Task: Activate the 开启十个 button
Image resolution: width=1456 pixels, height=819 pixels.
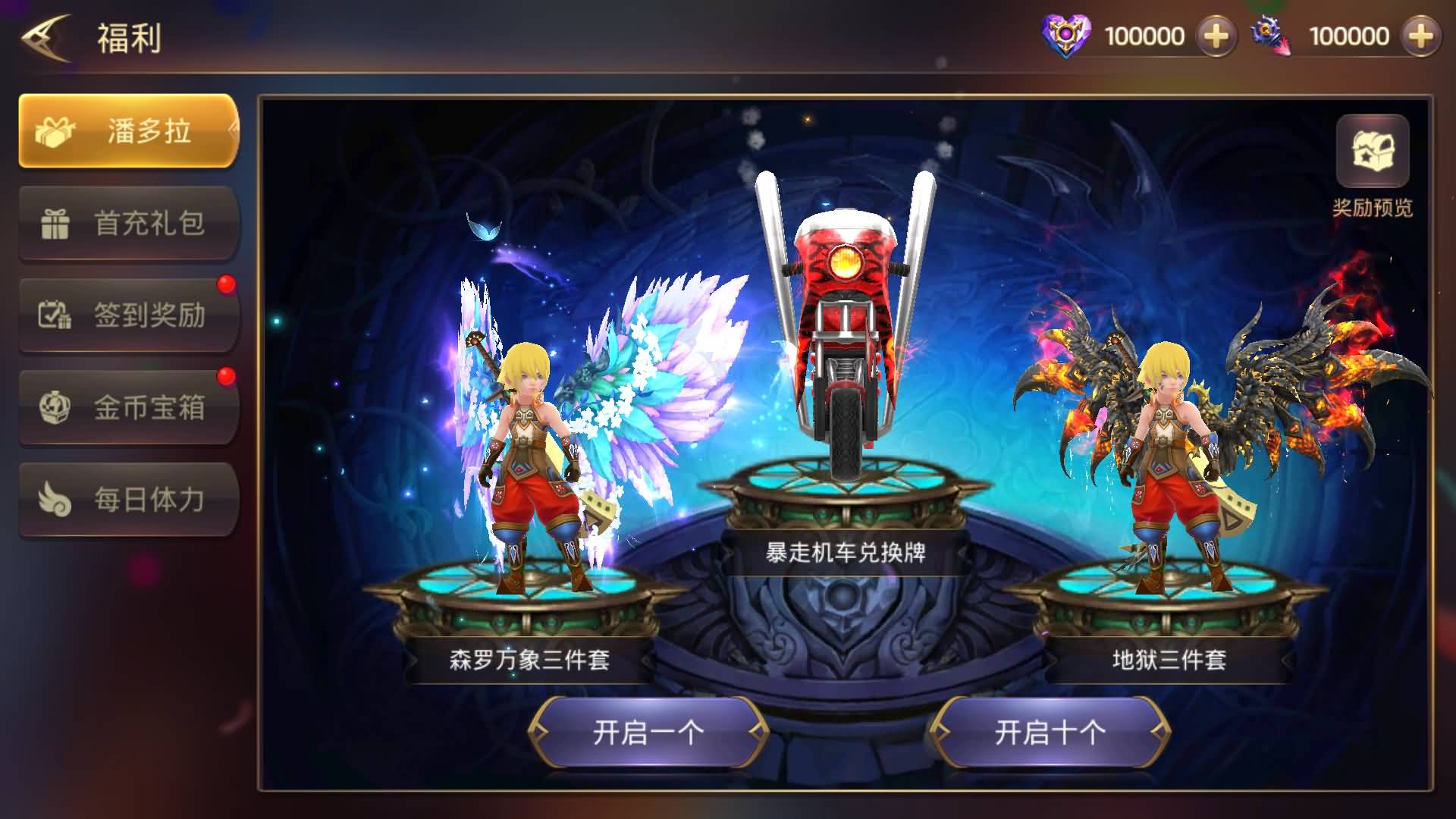Action: pyautogui.click(x=1050, y=733)
